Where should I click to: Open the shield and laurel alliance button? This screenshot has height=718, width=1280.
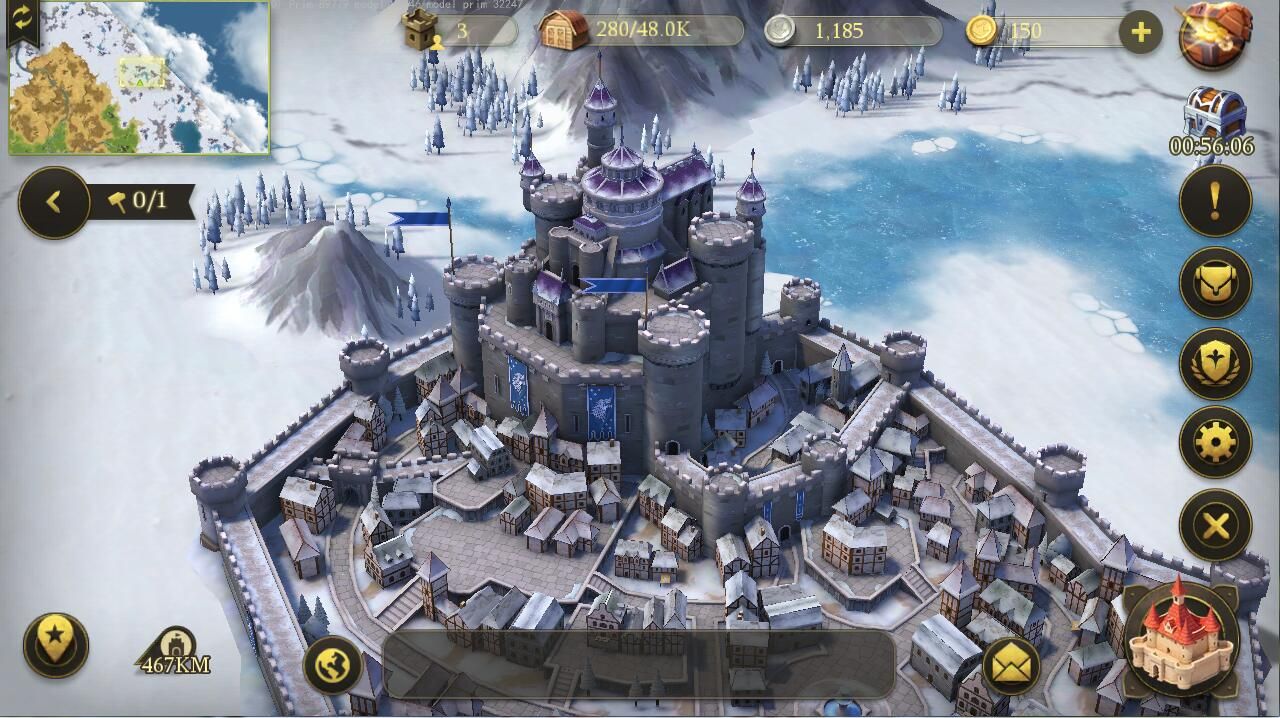tap(1215, 363)
